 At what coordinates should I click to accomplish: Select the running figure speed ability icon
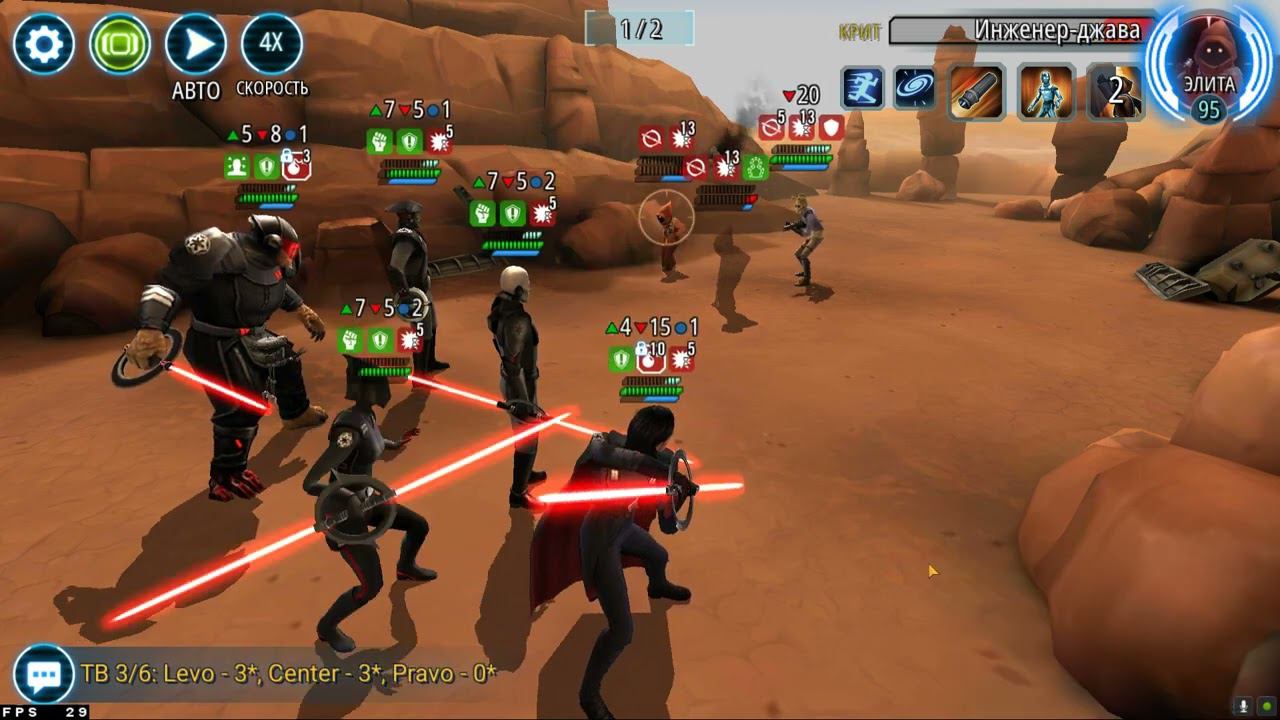[x=861, y=89]
